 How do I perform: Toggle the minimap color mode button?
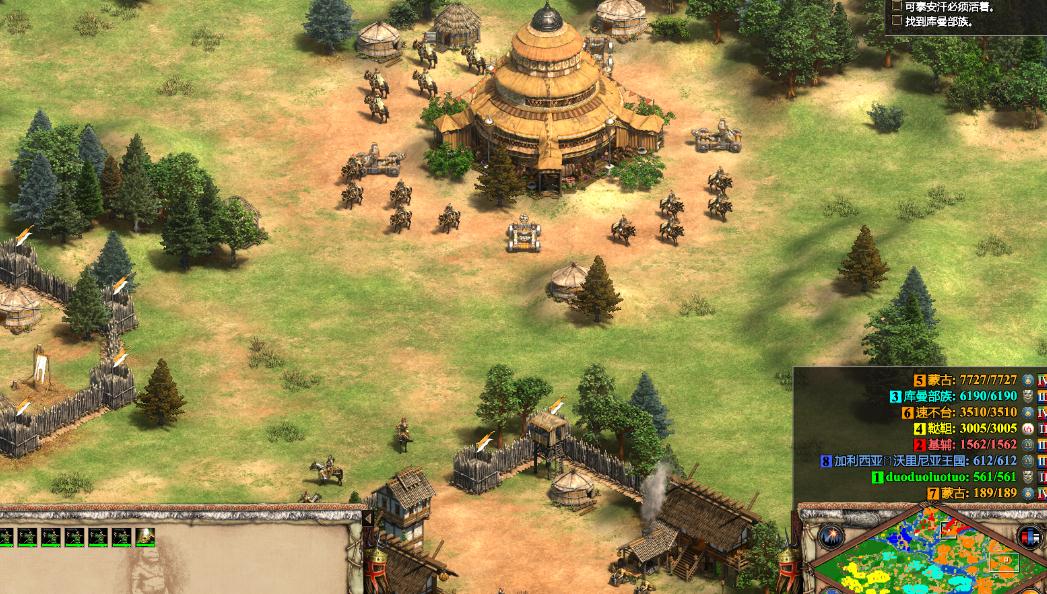1029,537
